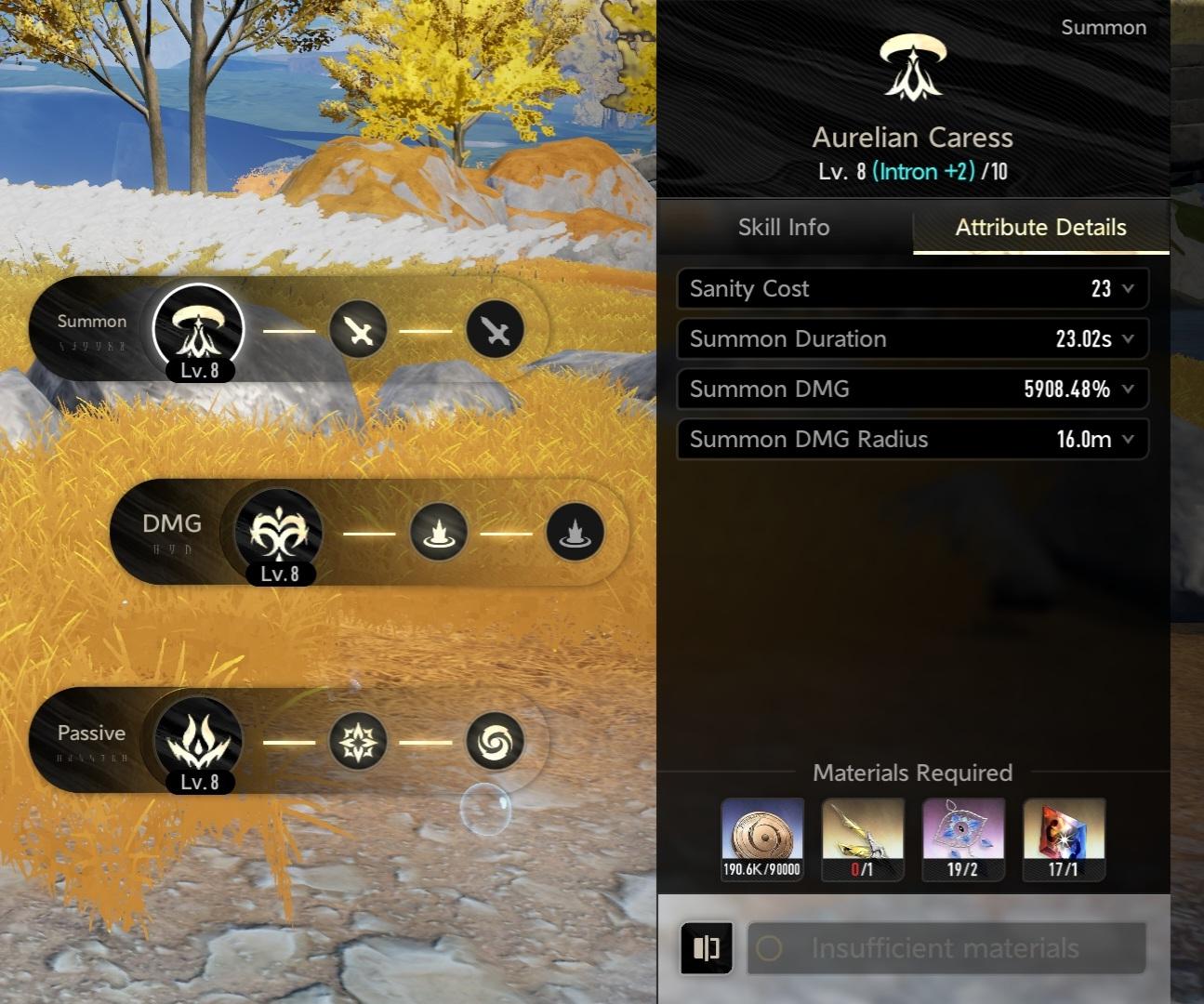This screenshot has width=1204, height=1004.
Task: Inspect the coin material 190.6K/90000
Action: pyautogui.click(x=762, y=839)
